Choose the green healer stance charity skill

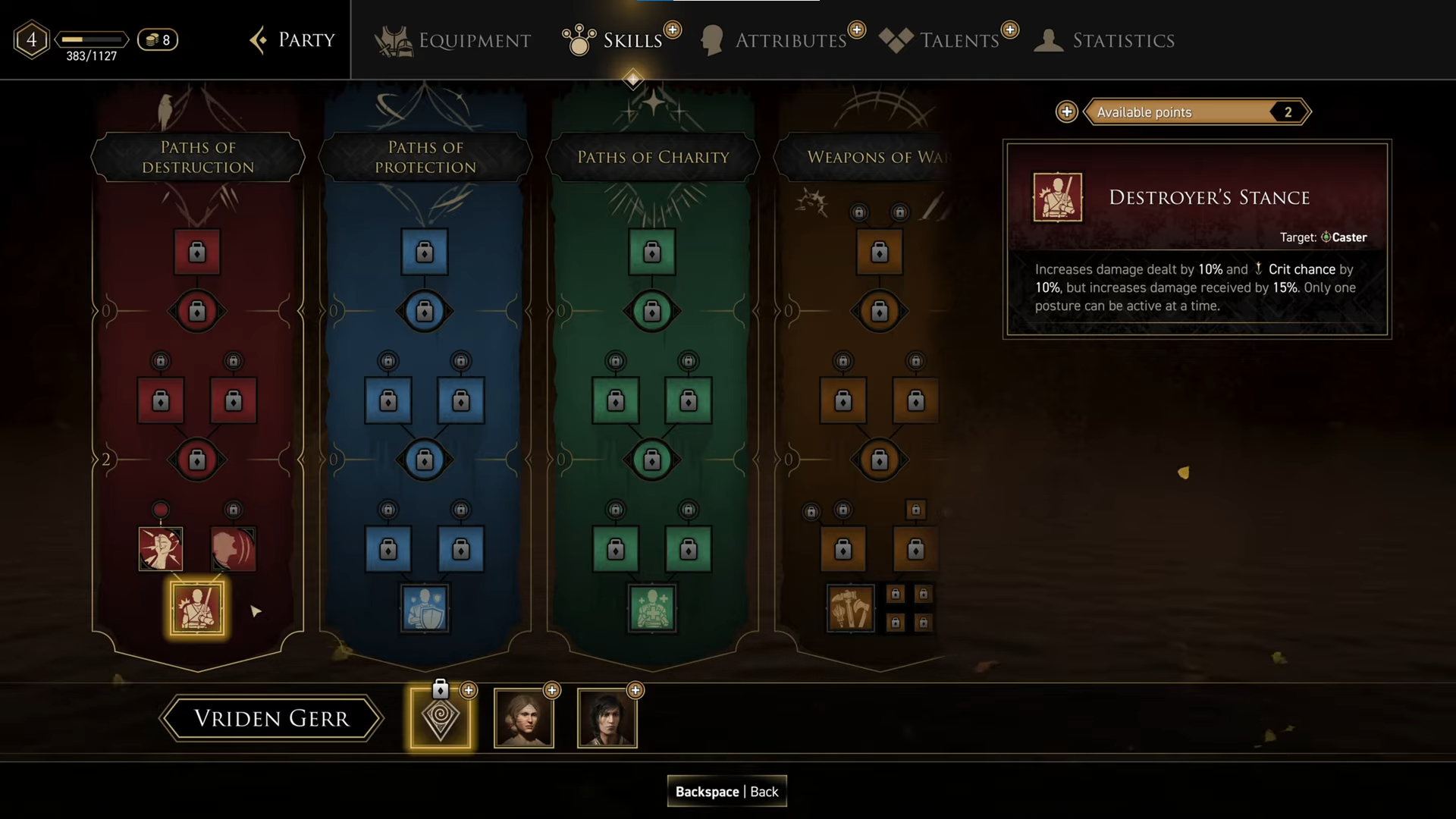click(652, 607)
